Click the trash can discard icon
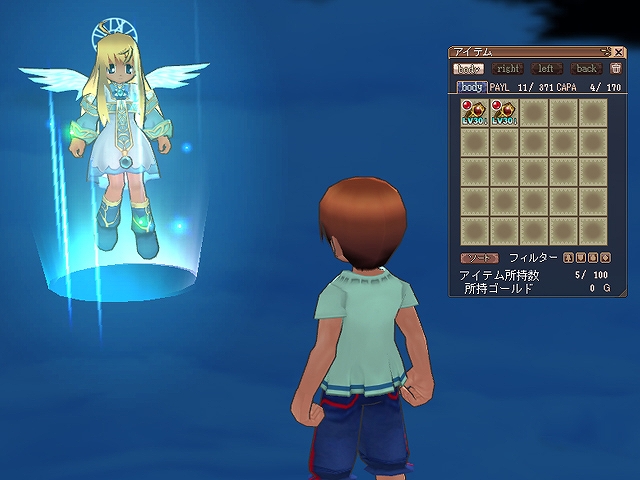The height and width of the screenshot is (480, 640). click(616, 69)
